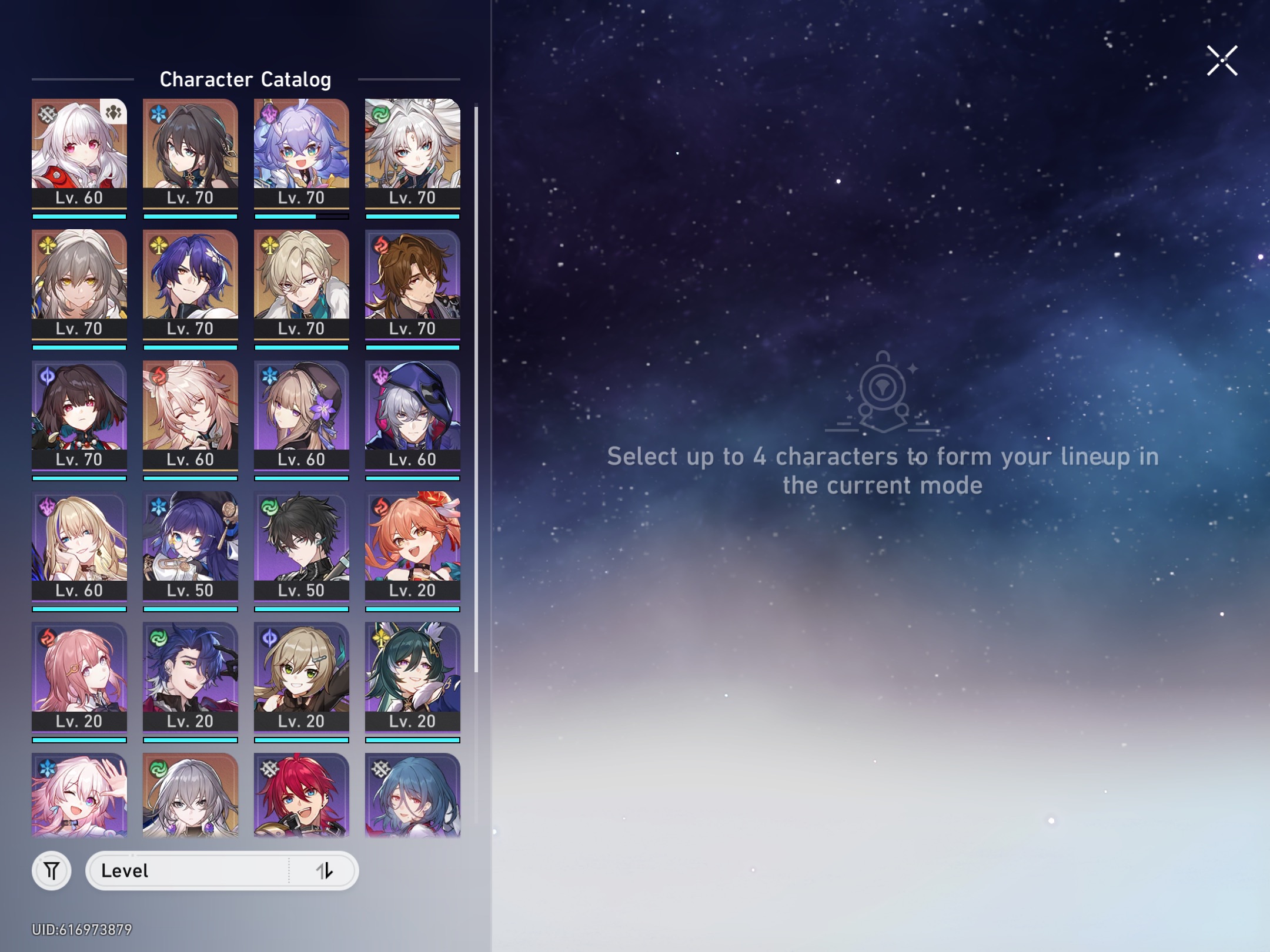Close the character selection screen
Image resolution: width=1270 pixels, height=952 pixels.
pos(1222,59)
